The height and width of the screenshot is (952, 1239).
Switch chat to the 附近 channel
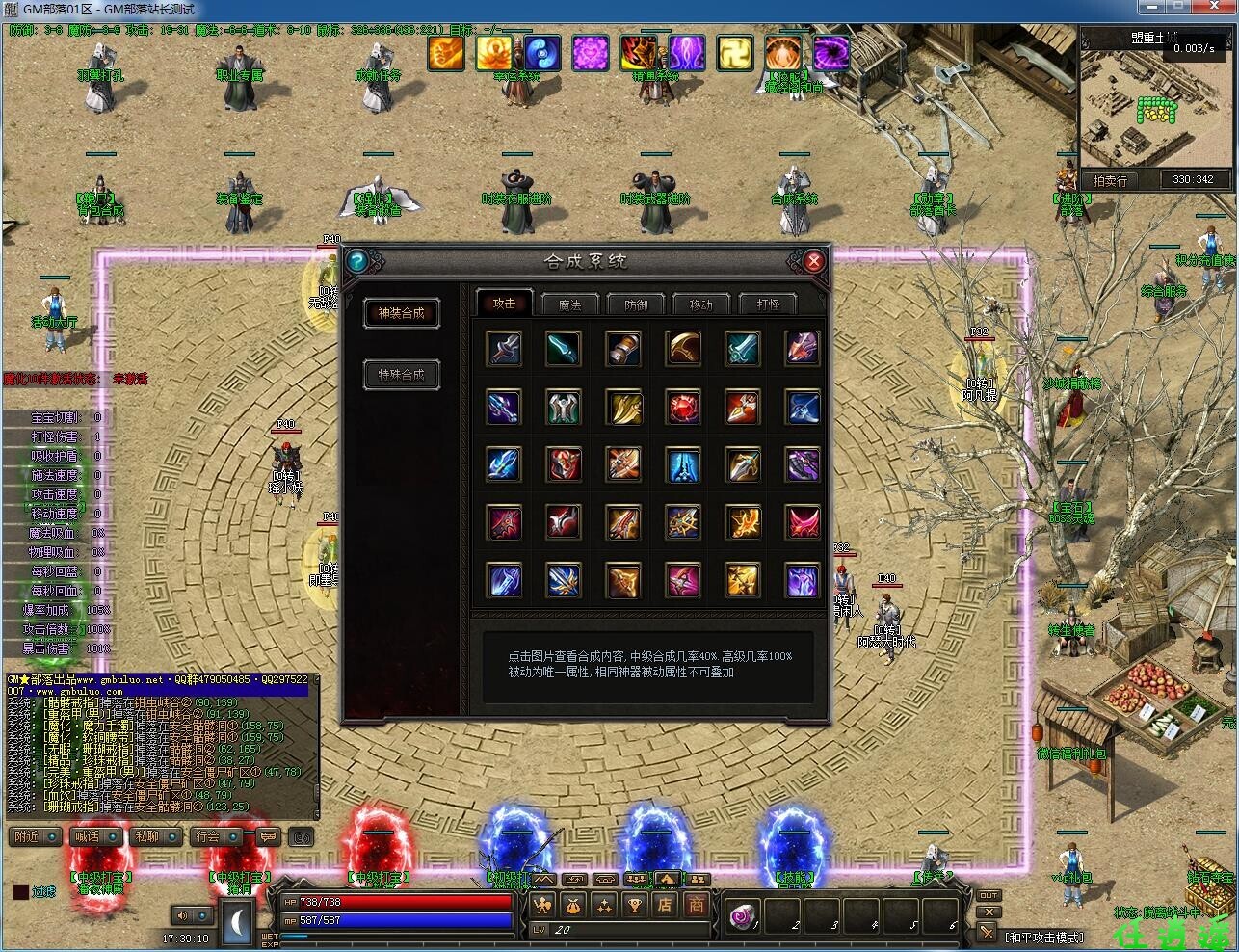(36, 836)
